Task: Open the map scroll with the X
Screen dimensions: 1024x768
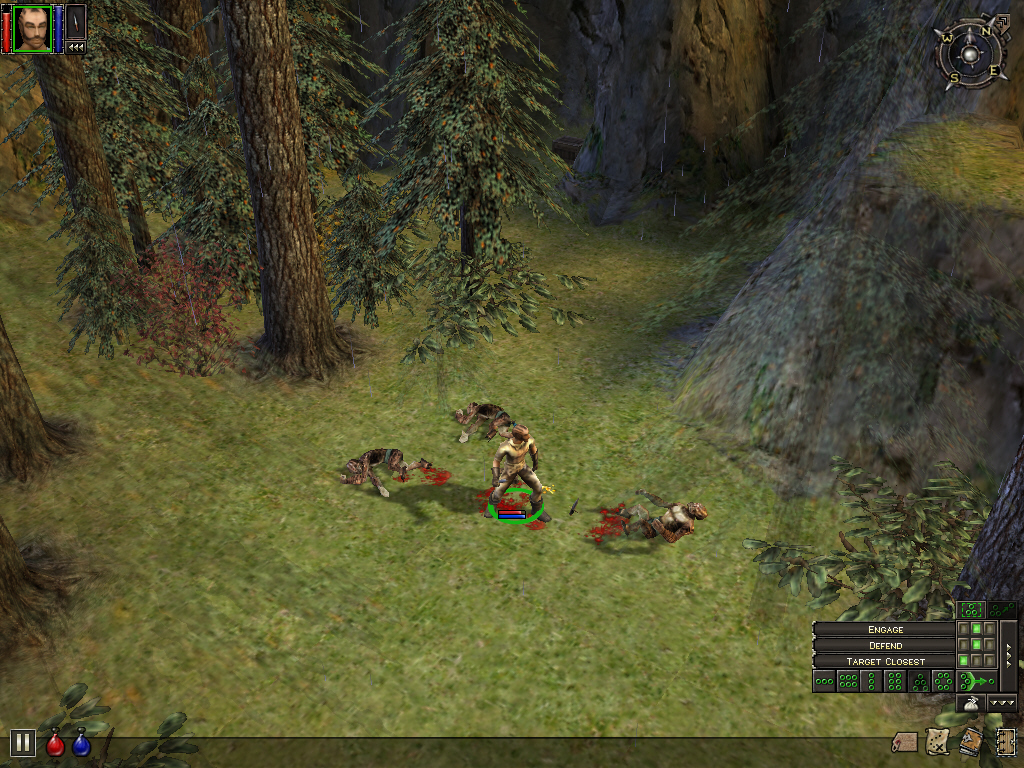Action: coord(938,741)
